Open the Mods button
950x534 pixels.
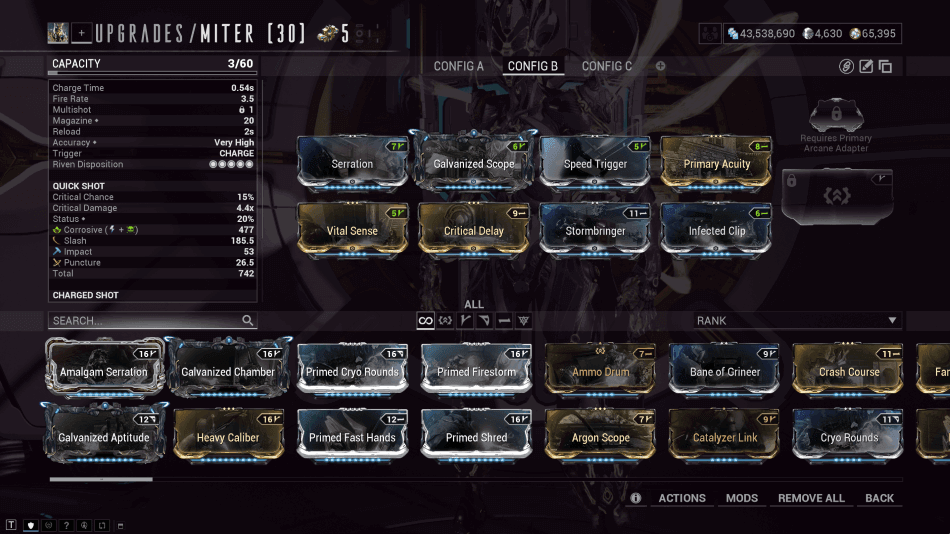pyautogui.click(x=742, y=498)
